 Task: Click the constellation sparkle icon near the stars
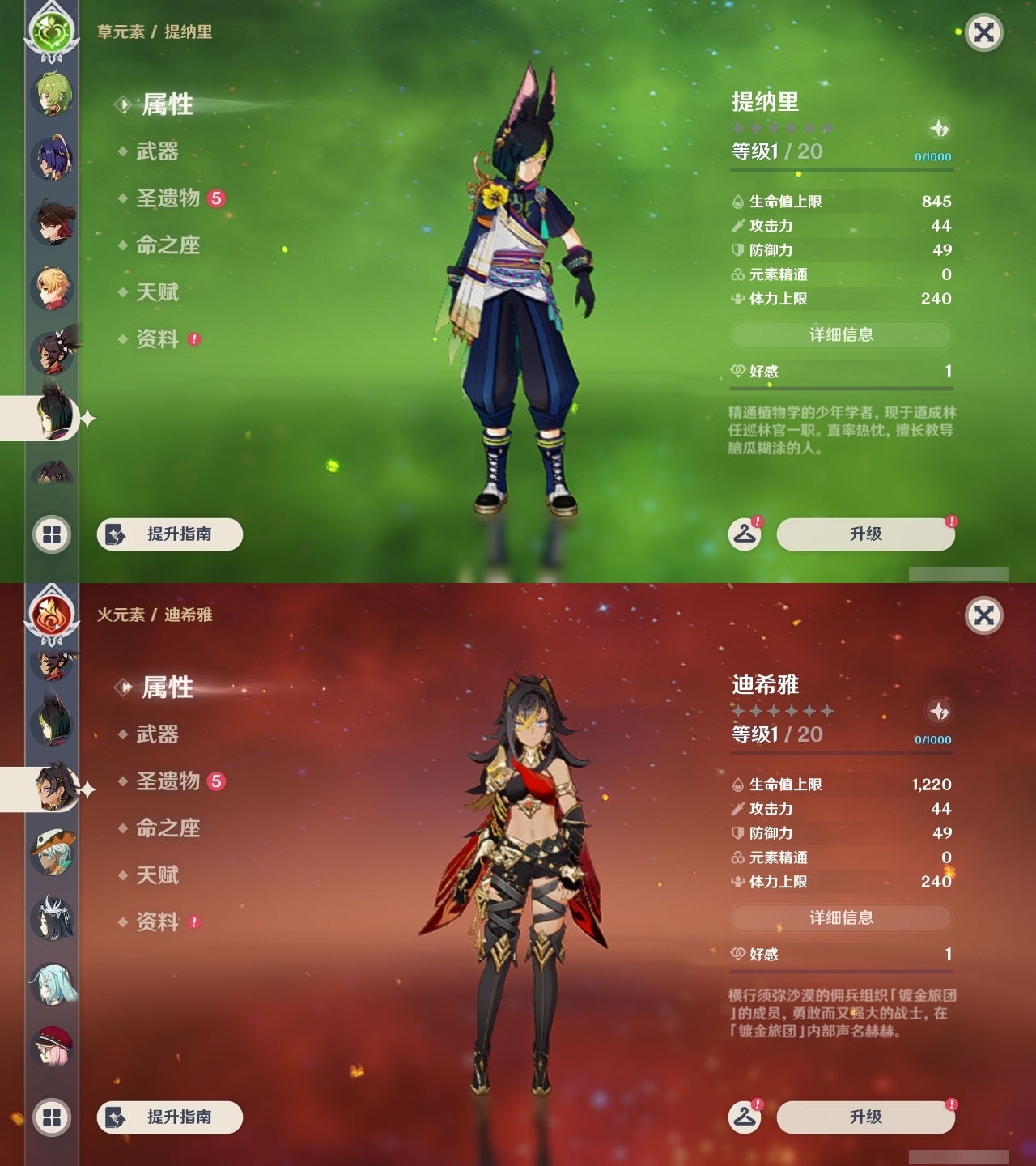(938, 127)
